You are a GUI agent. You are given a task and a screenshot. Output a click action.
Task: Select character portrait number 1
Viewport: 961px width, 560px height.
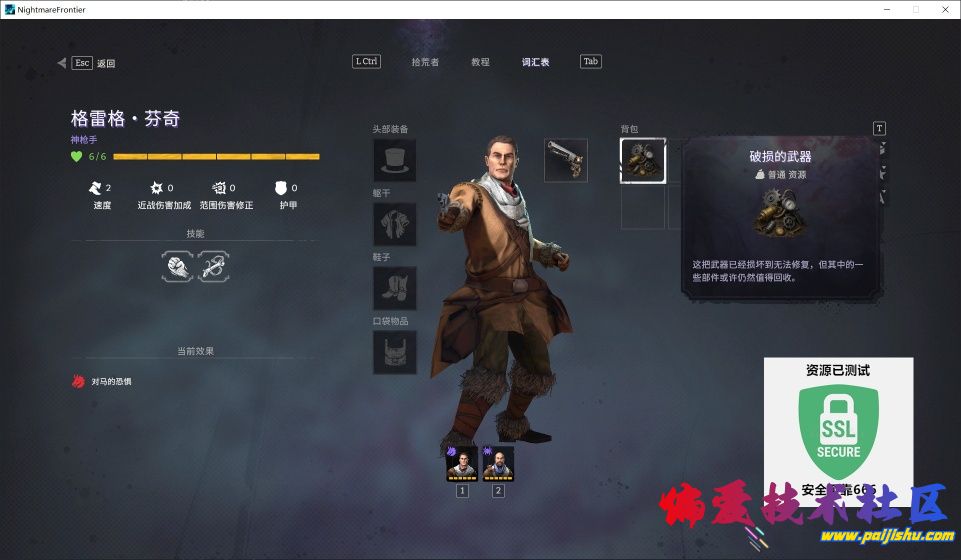[462, 463]
